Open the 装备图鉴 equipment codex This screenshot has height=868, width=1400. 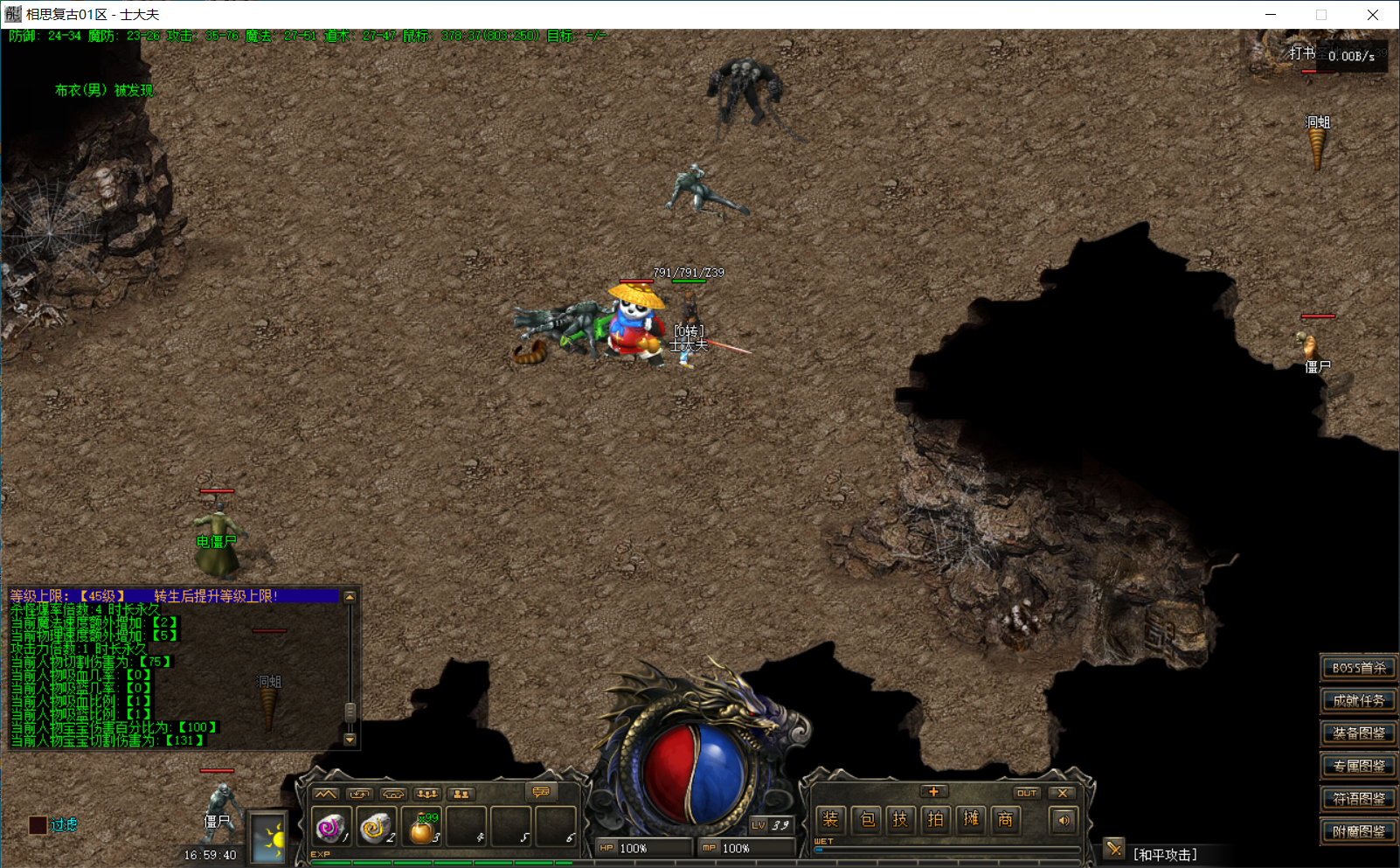[1357, 733]
